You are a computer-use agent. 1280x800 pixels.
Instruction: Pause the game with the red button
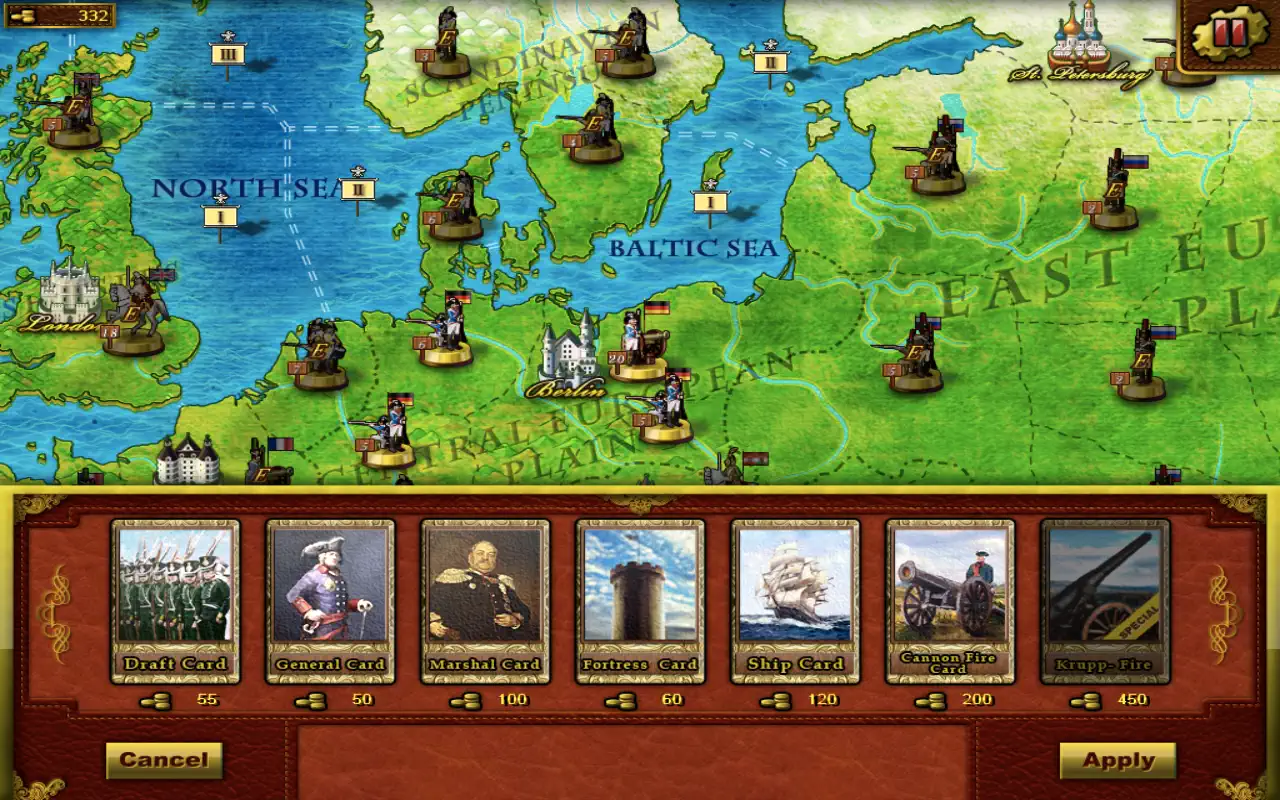(x=1228, y=35)
